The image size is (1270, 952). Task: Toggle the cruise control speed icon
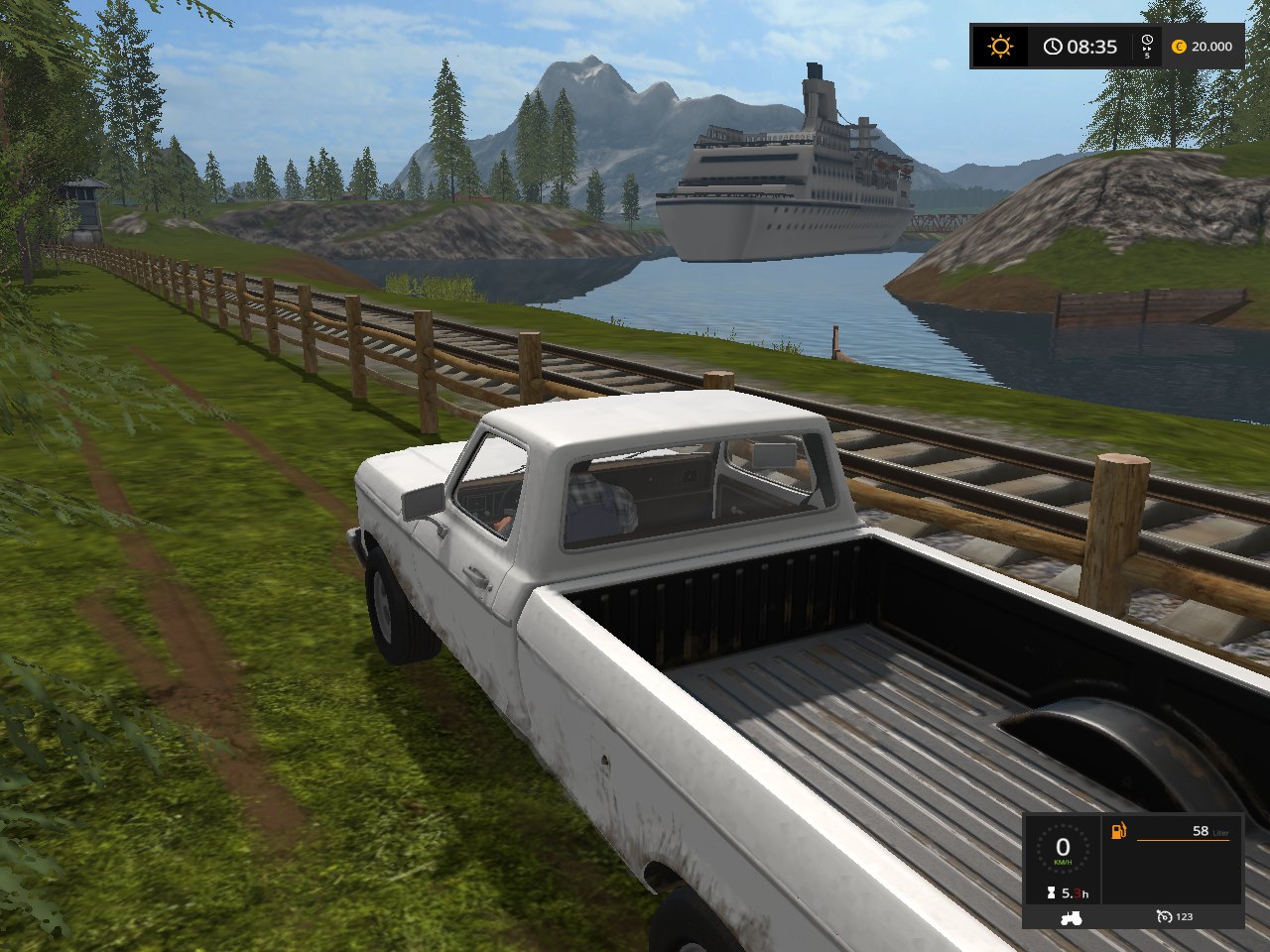click(x=1164, y=917)
